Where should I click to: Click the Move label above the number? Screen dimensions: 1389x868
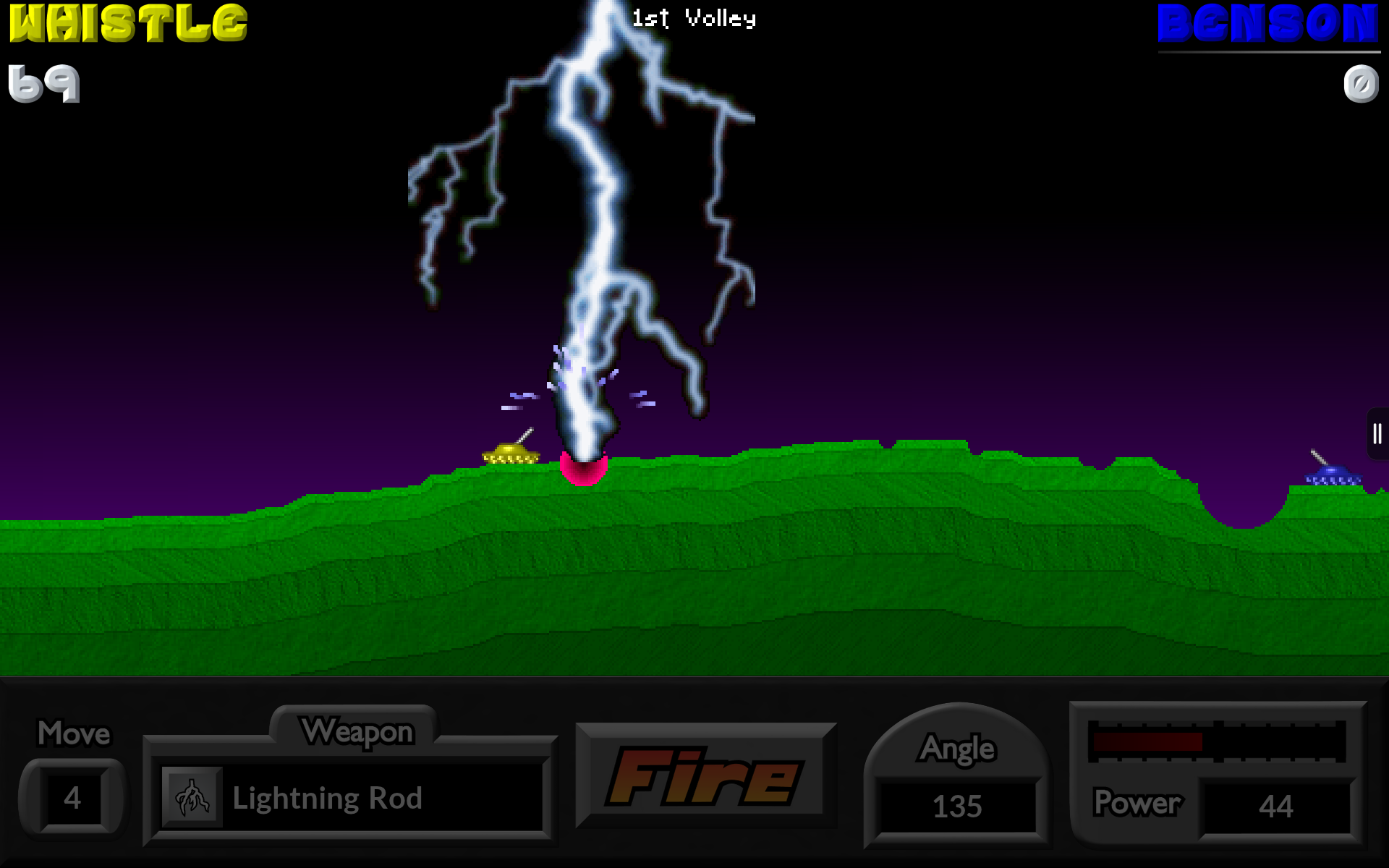tap(73, 733)
